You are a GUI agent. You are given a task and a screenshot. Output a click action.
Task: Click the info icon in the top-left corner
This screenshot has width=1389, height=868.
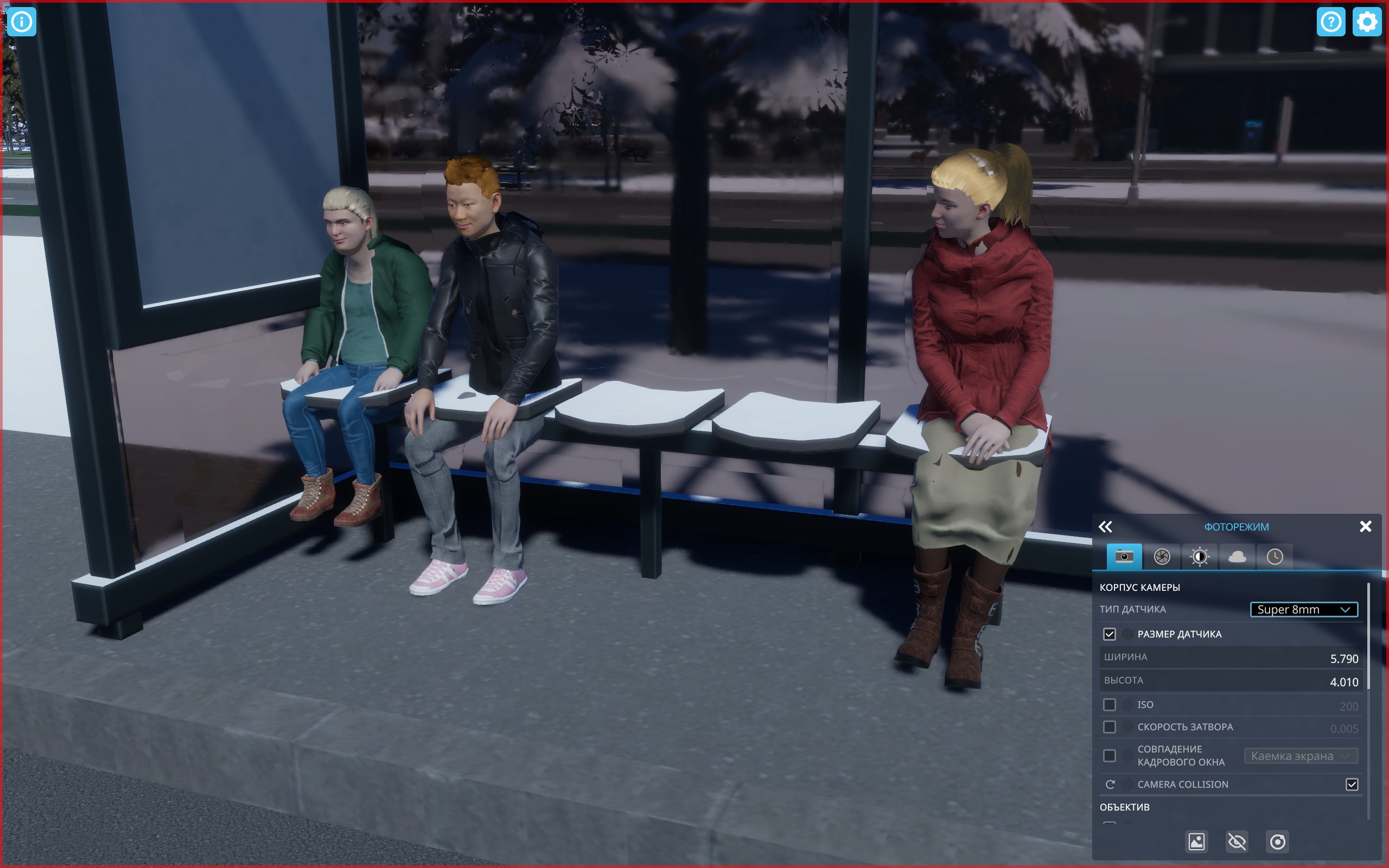(x=22, y=22)
